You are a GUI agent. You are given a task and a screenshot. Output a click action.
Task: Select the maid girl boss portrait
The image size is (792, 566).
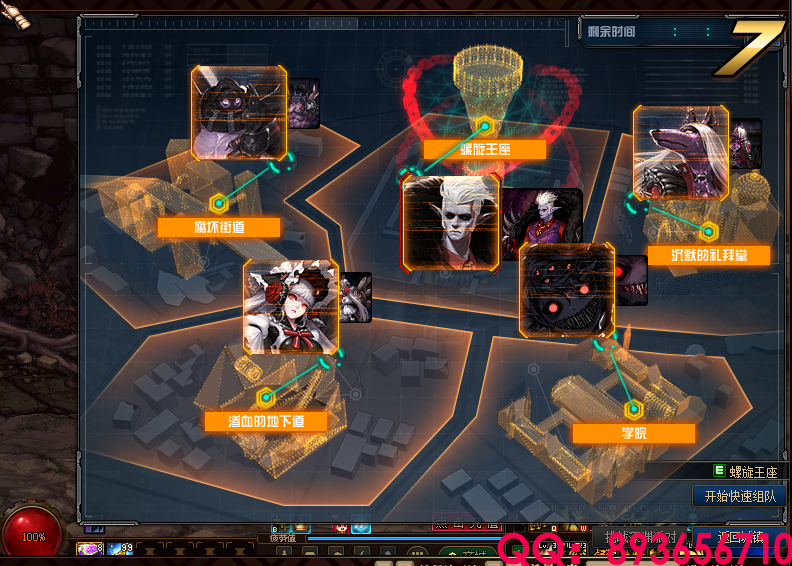click(292, 307)
